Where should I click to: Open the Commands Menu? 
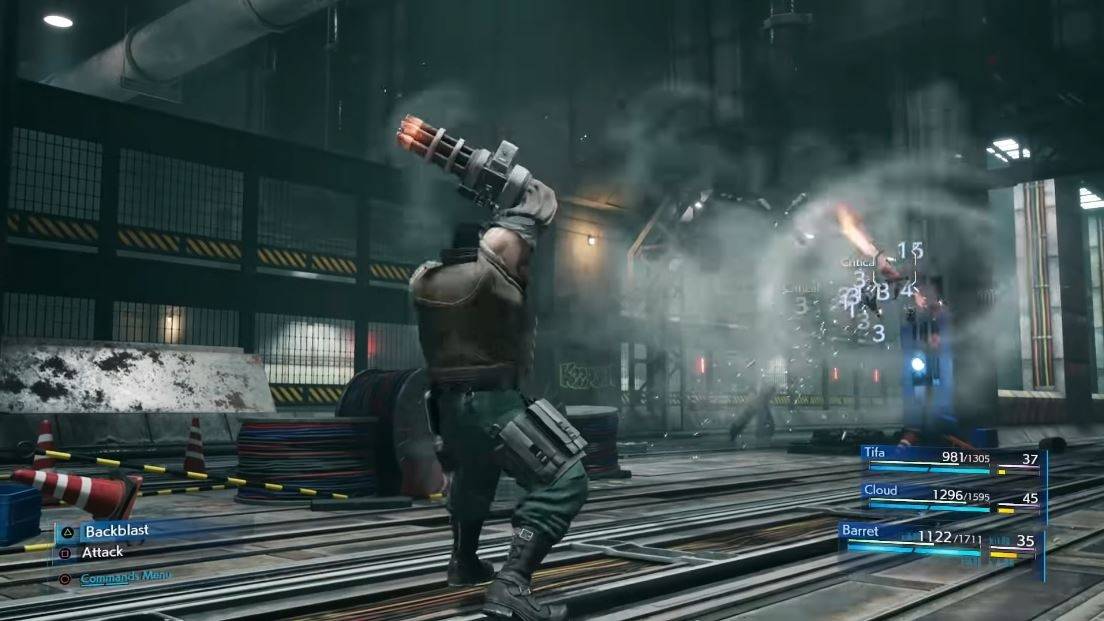(125, 577)
